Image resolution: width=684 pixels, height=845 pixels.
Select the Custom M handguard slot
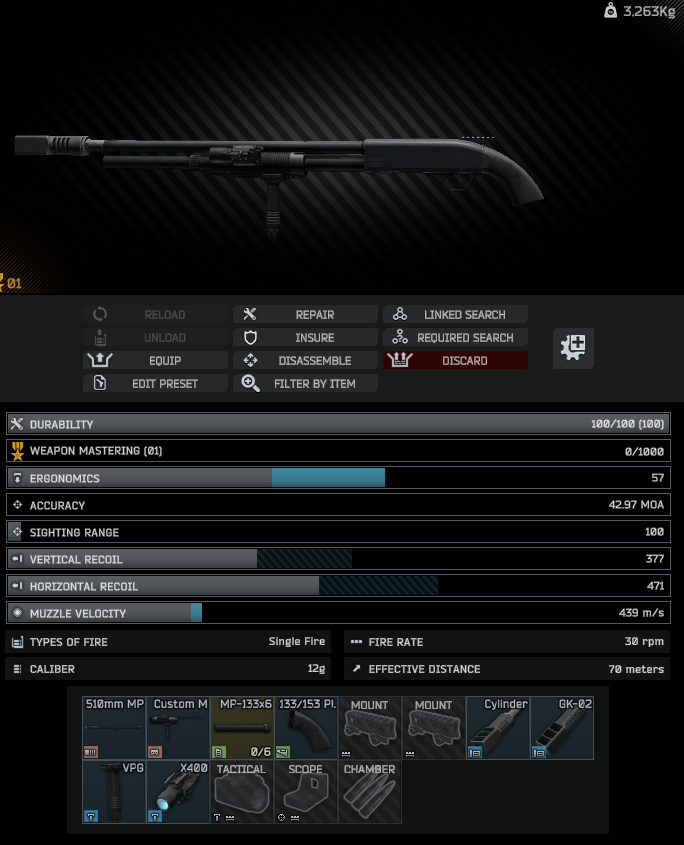(178, 728)
